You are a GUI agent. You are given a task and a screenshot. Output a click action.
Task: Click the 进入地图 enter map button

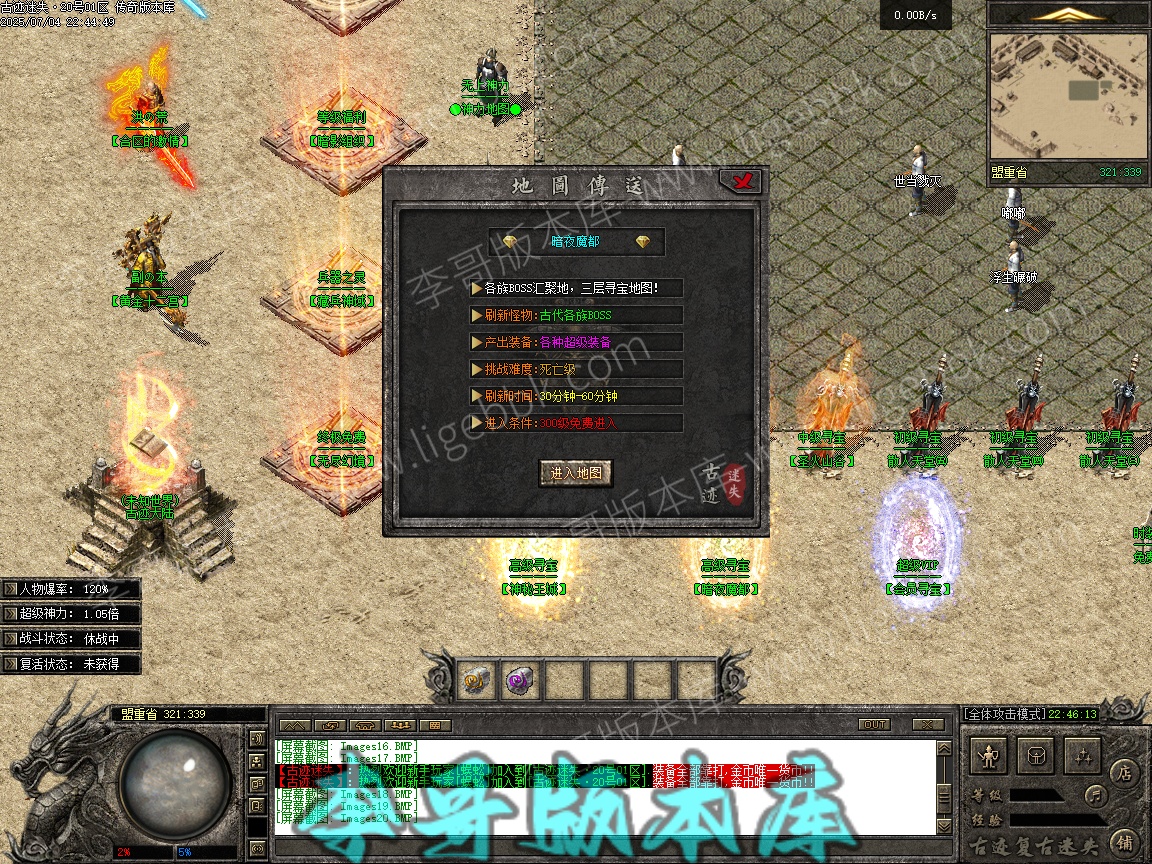[576, 473]
